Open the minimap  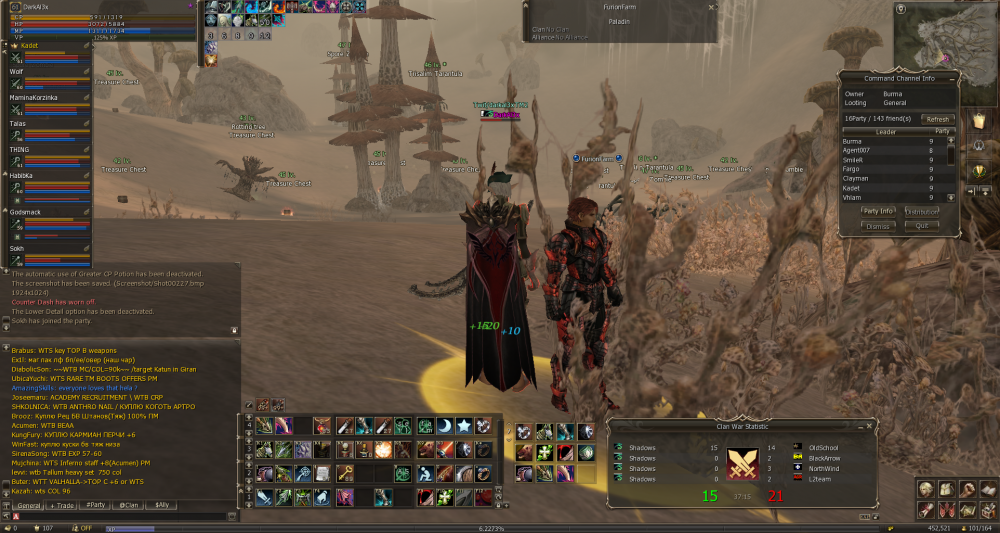click(x=940, y=38)
